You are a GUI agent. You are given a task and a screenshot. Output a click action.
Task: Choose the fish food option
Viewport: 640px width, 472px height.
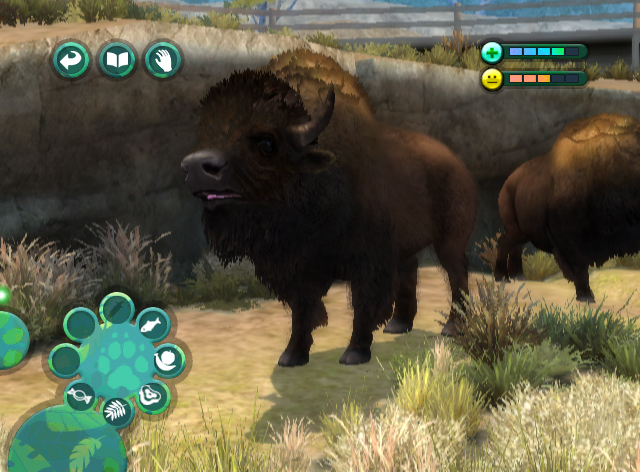(152, 324)
